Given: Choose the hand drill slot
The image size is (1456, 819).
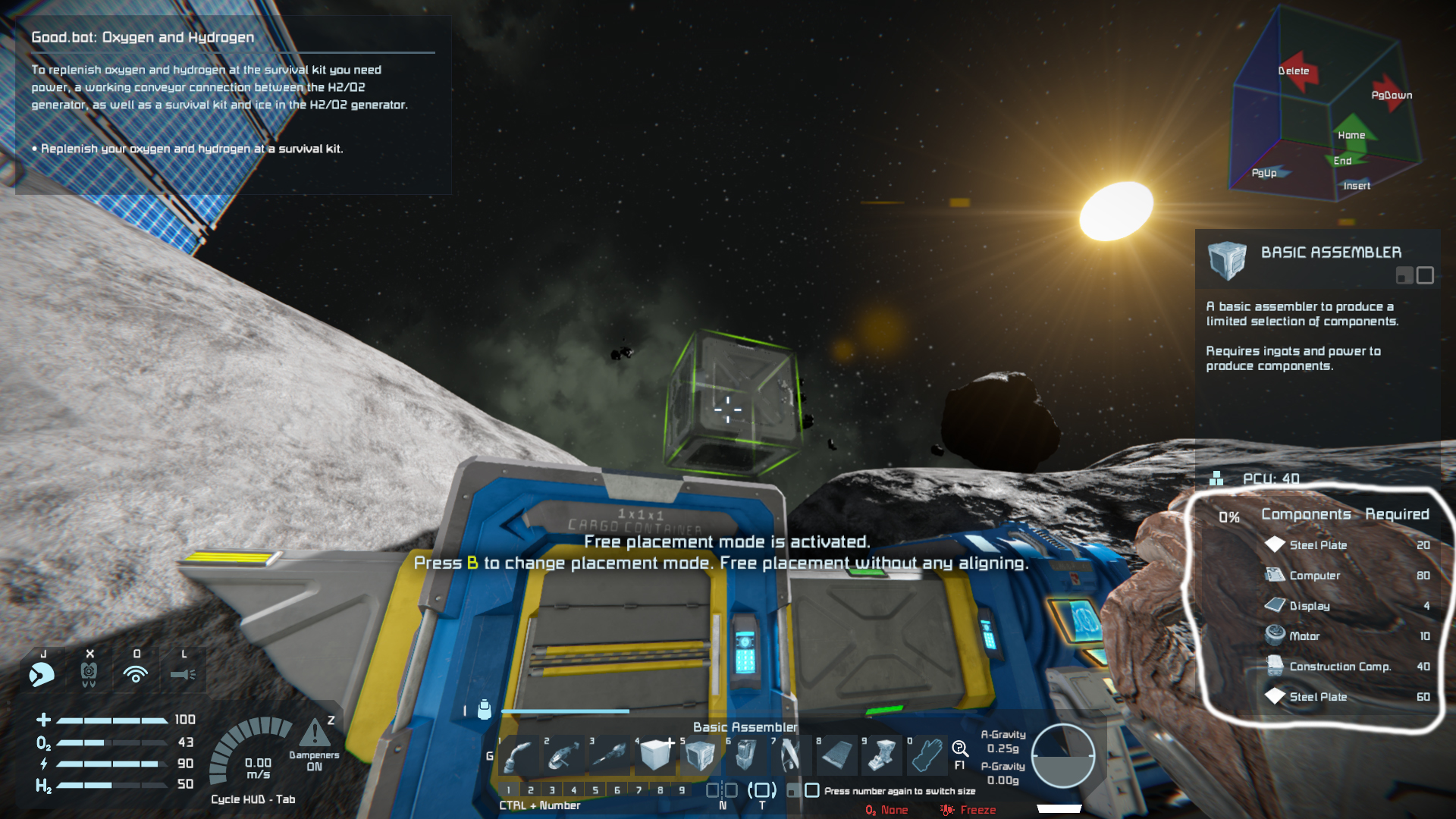Looking at the screenshot, I should coord(610,755).
